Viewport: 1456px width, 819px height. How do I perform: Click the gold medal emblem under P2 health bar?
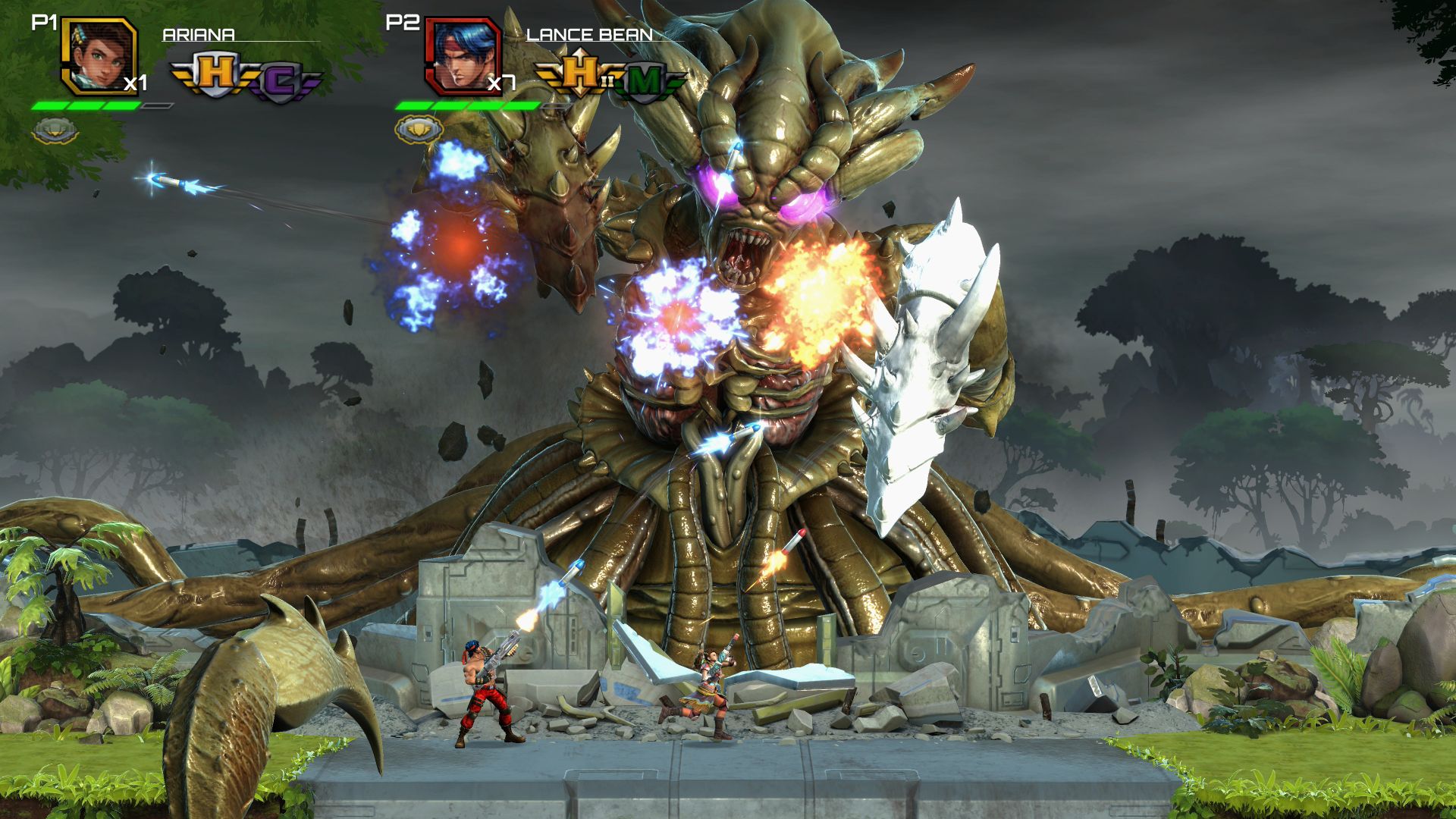[419, 129]
